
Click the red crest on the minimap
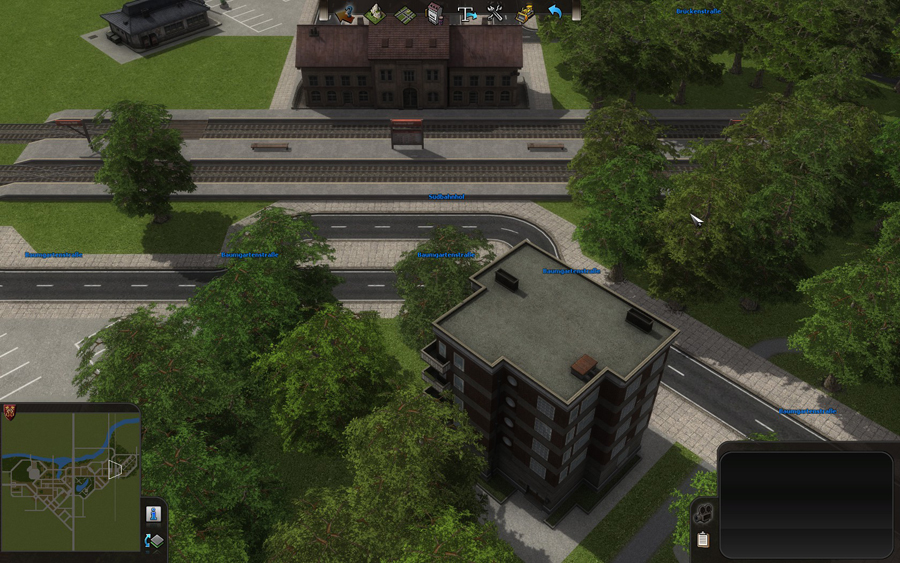10,412
